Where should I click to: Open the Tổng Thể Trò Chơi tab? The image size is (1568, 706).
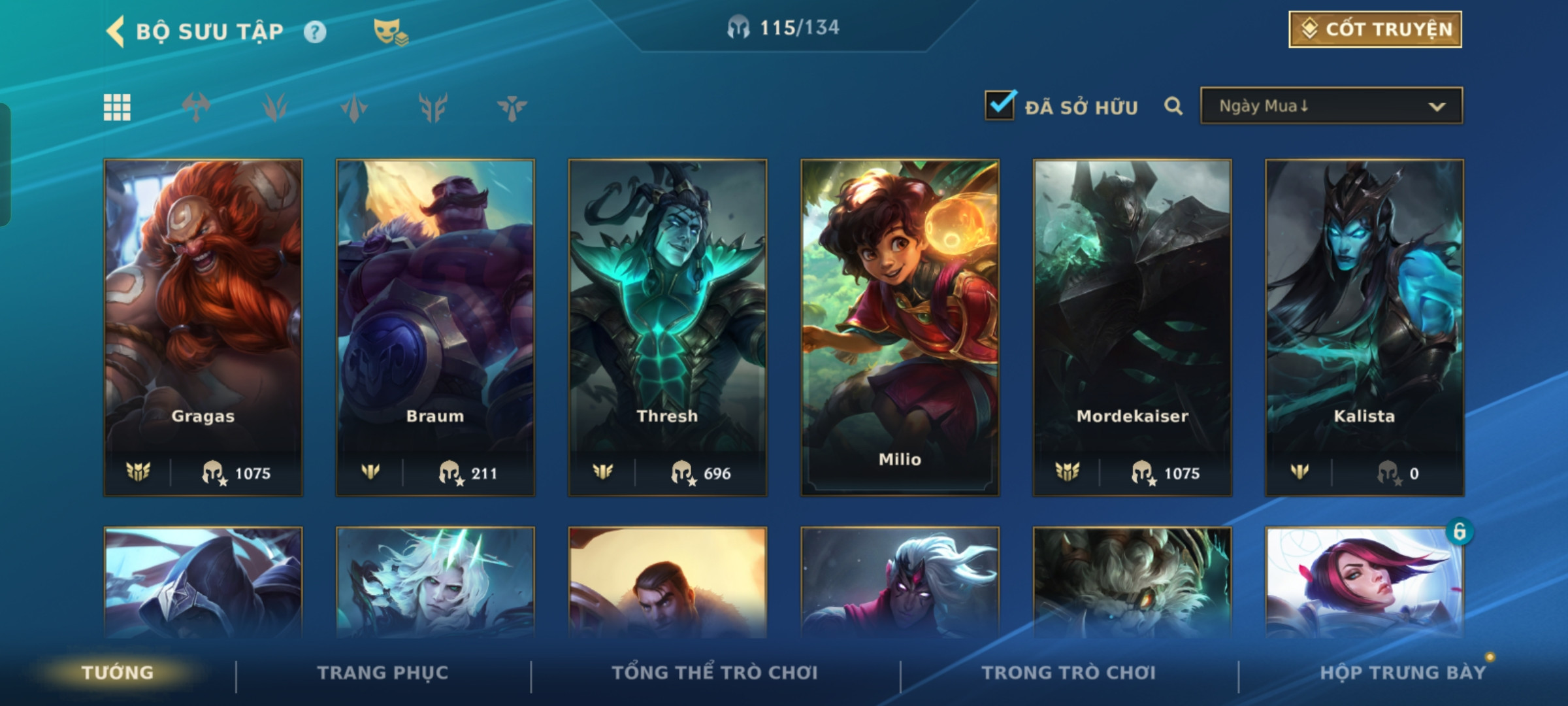[714, 673]
